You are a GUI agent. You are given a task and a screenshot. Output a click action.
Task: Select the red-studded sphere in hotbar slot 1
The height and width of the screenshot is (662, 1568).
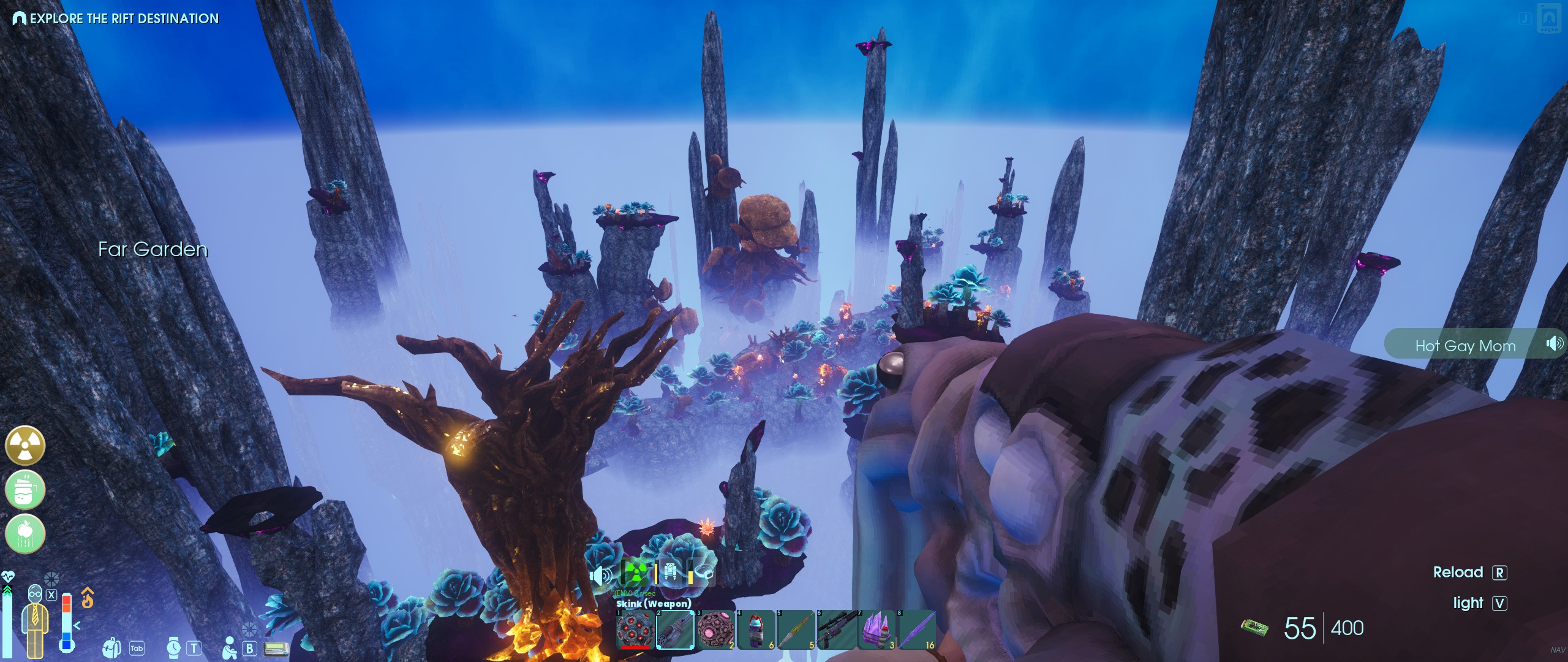pos(635,630)
